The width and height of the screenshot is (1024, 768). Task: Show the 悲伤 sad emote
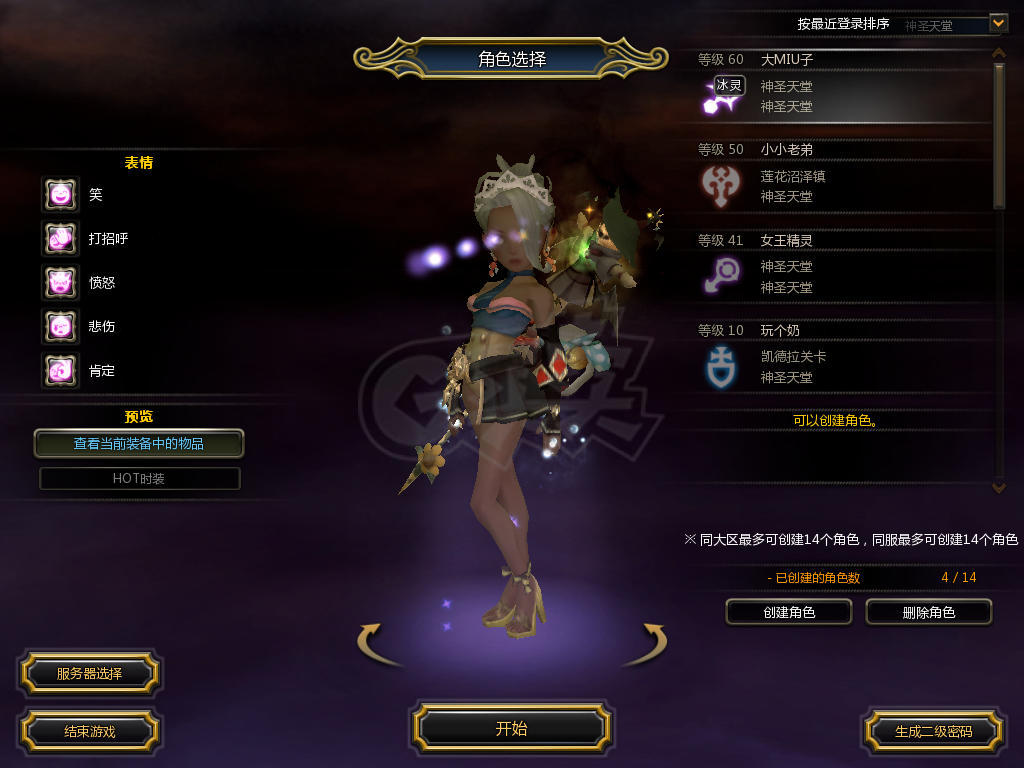(60, 326)
